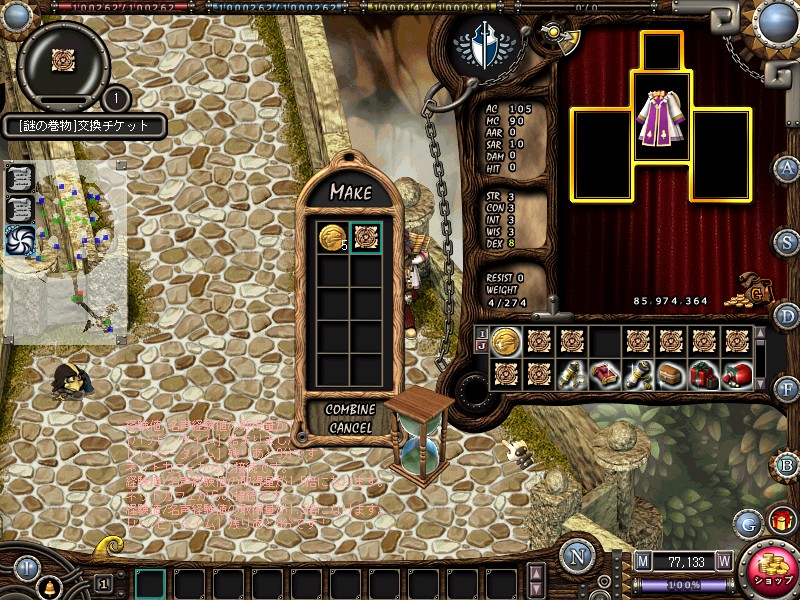800x600 pixels.
Task: Cancel the Make window
Action: pos(350,427)
